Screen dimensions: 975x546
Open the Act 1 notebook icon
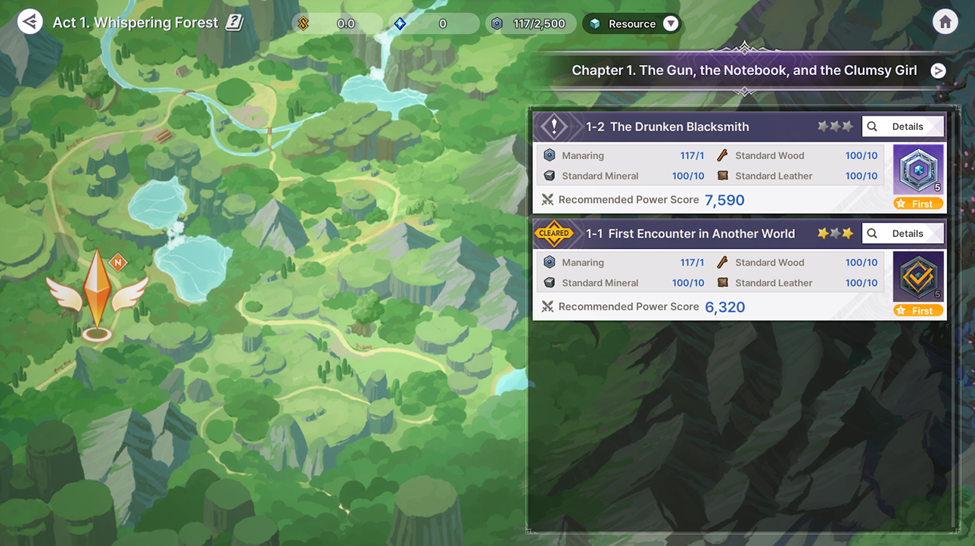[234, 22]
